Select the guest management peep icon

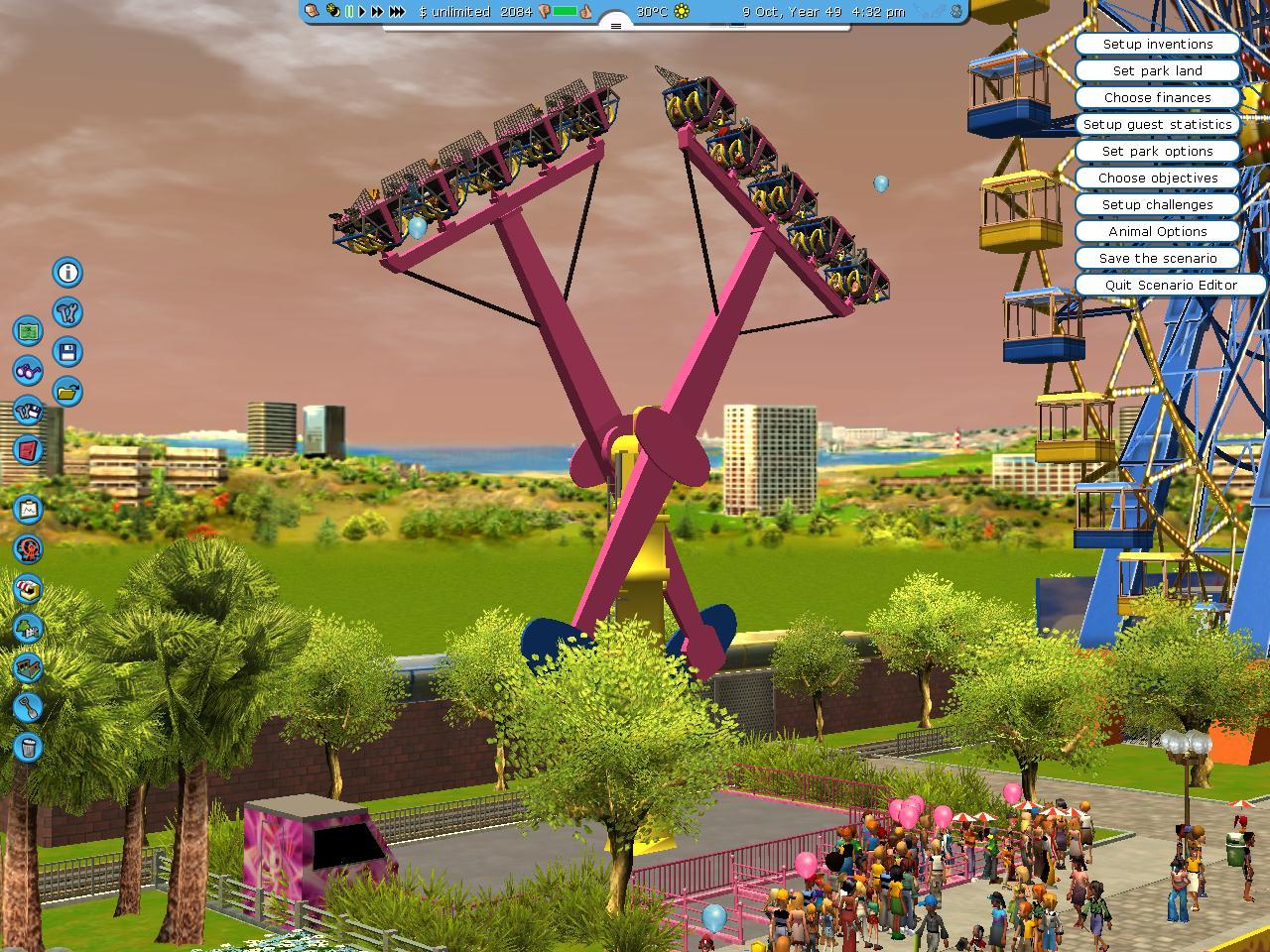[29, 548]
